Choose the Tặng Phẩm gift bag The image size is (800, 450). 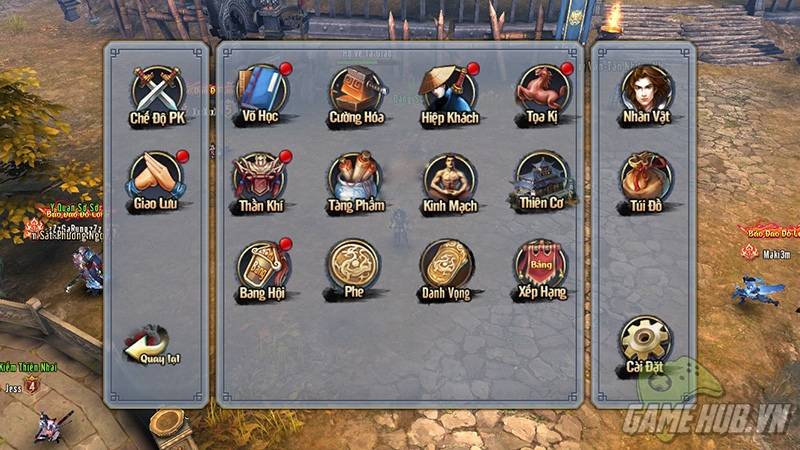[354, 178]
